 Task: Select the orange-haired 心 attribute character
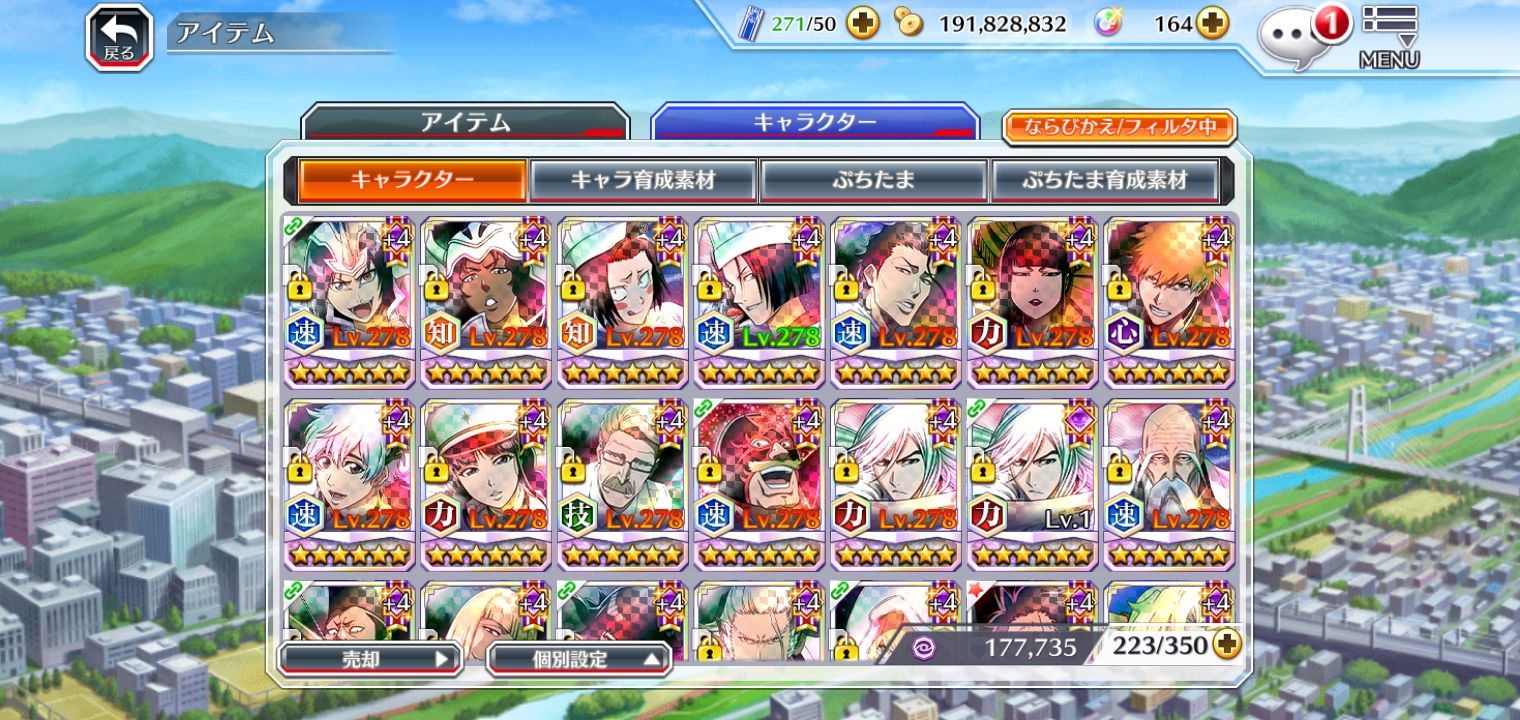[x=1169, y=300]
